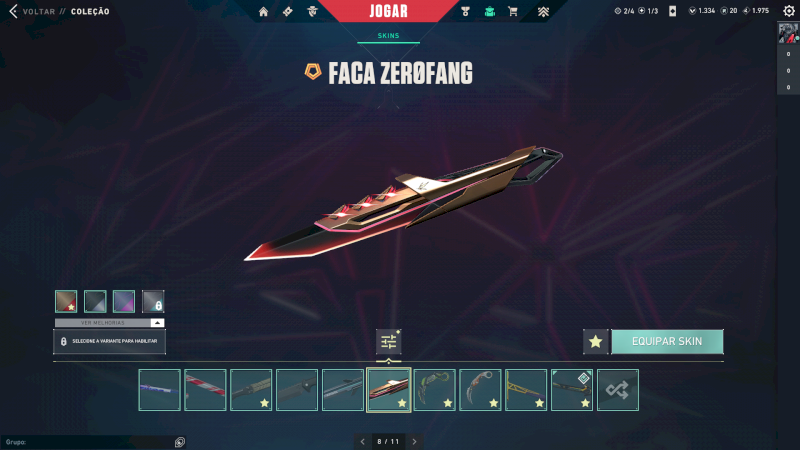Toggle favorite star beside Equipar Skin
The image size is (800, 450).
(x=596, y=342)
